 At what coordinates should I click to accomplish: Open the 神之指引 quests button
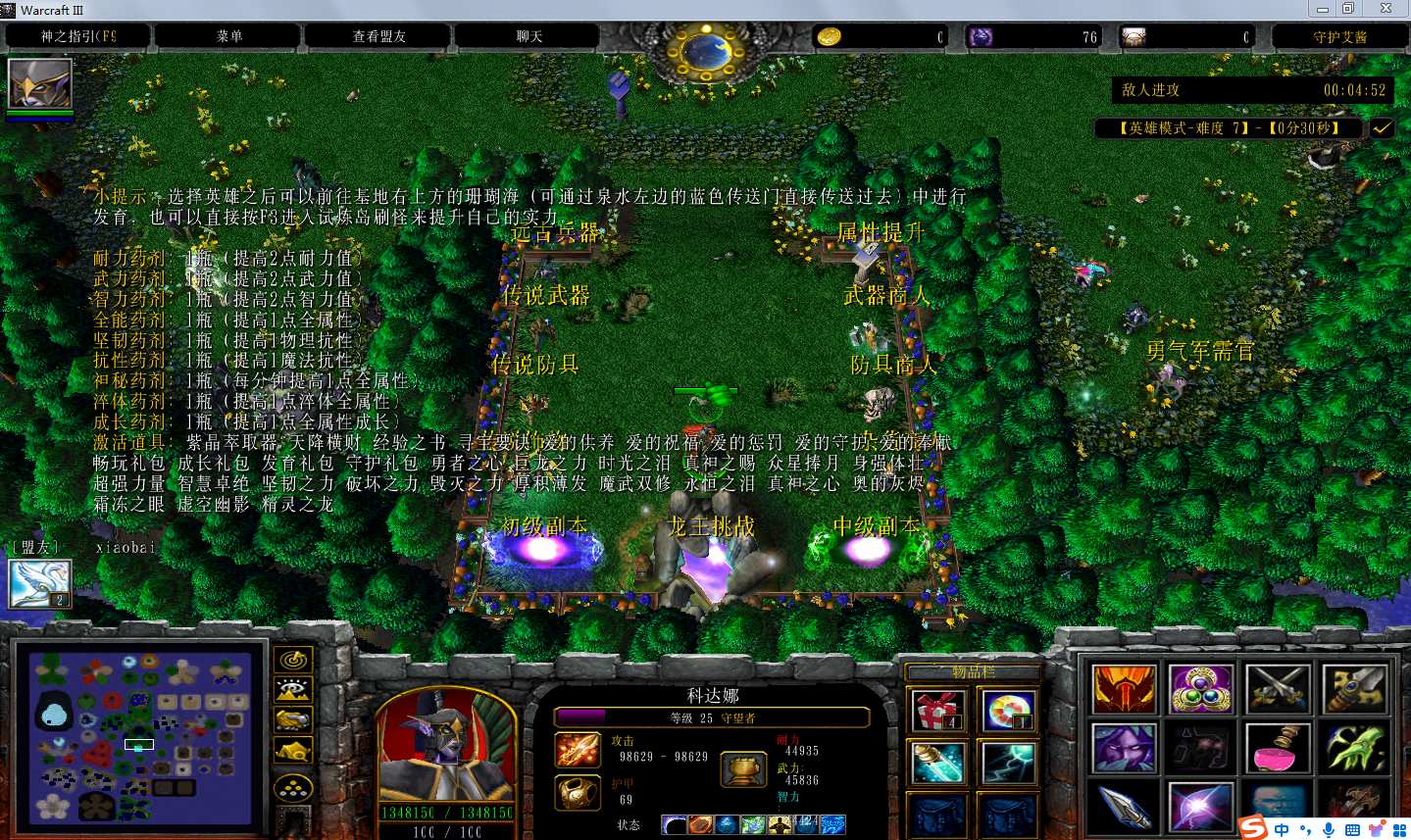(78, 36)
